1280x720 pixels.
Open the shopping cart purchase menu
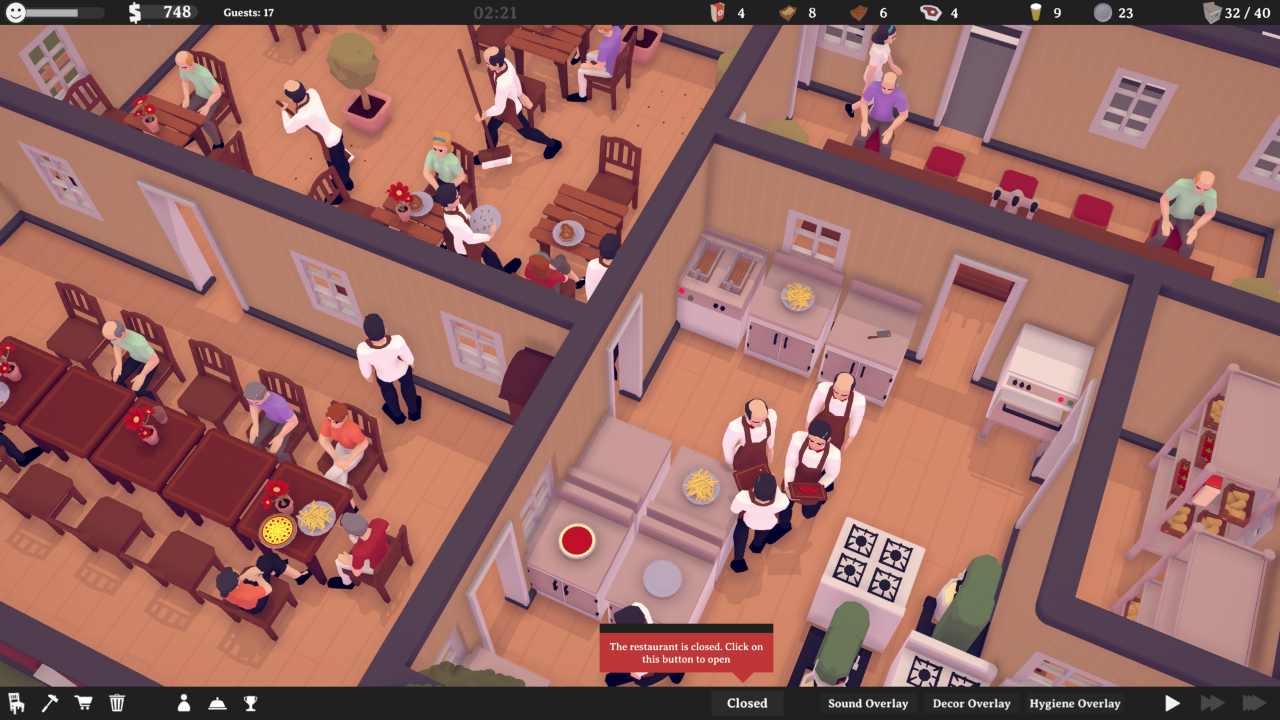(84, 702)
